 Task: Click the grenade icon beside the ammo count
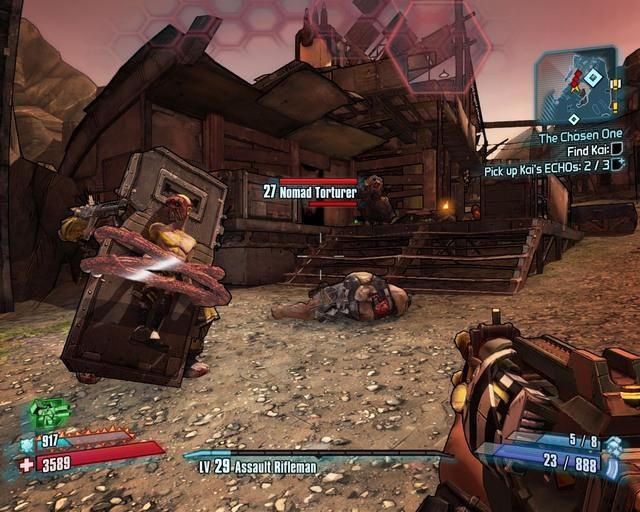point(613,445)
